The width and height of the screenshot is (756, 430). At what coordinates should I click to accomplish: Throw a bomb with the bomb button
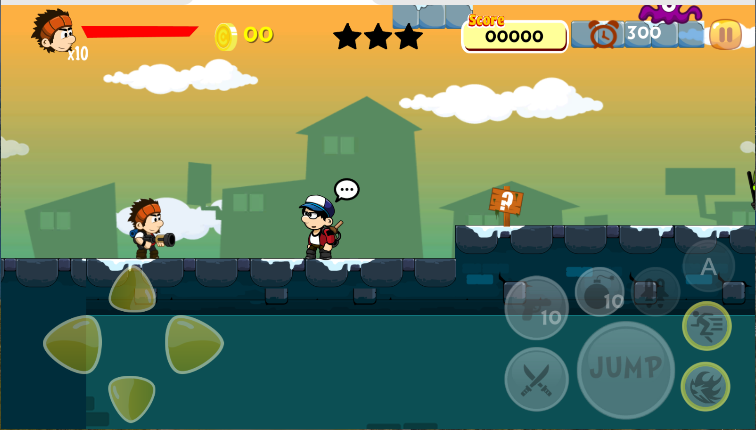click(599, 290)
